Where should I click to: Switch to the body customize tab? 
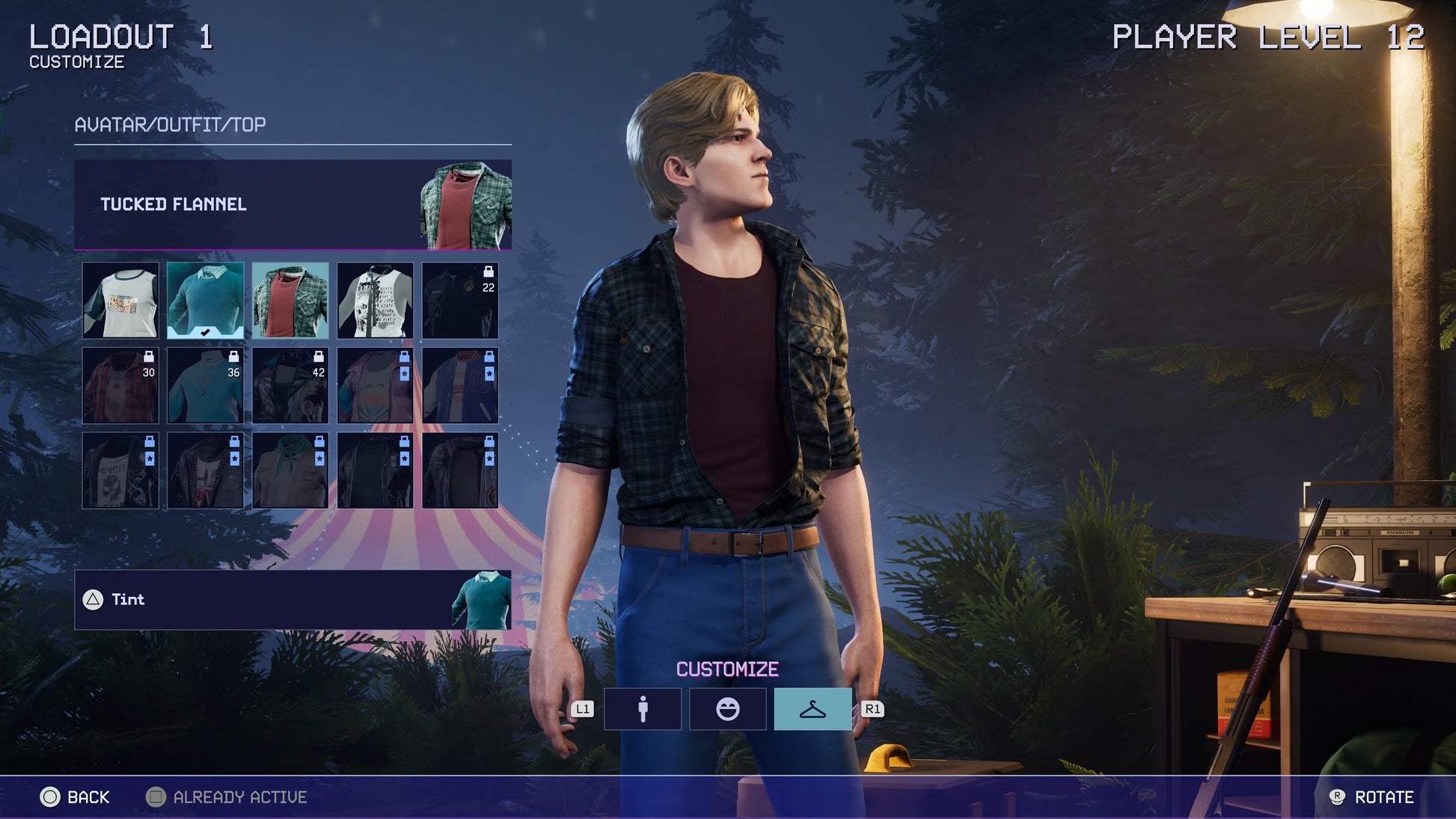pos(643,709)
